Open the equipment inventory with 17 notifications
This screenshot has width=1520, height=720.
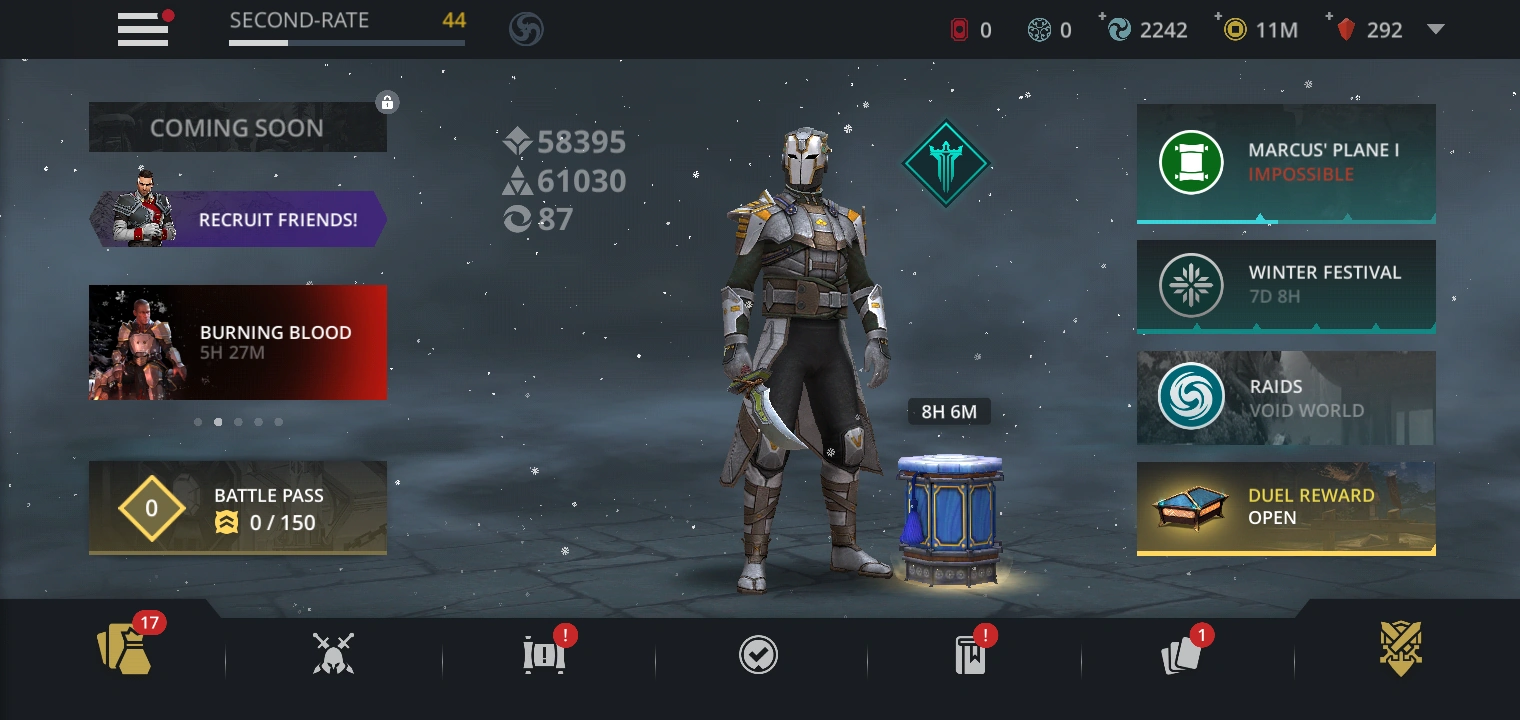[124, 650]
